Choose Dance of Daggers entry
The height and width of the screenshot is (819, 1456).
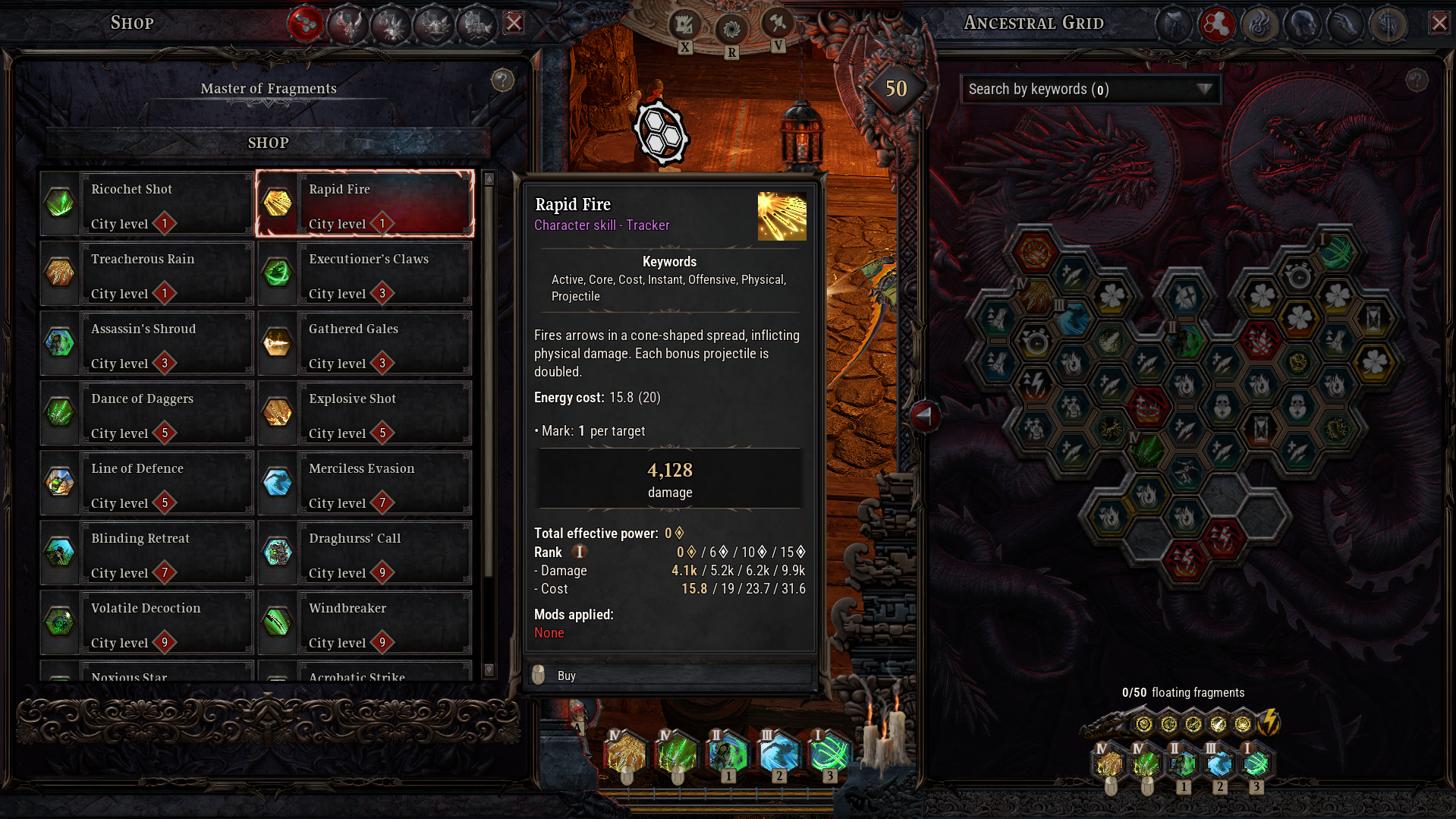coord(147,414)
